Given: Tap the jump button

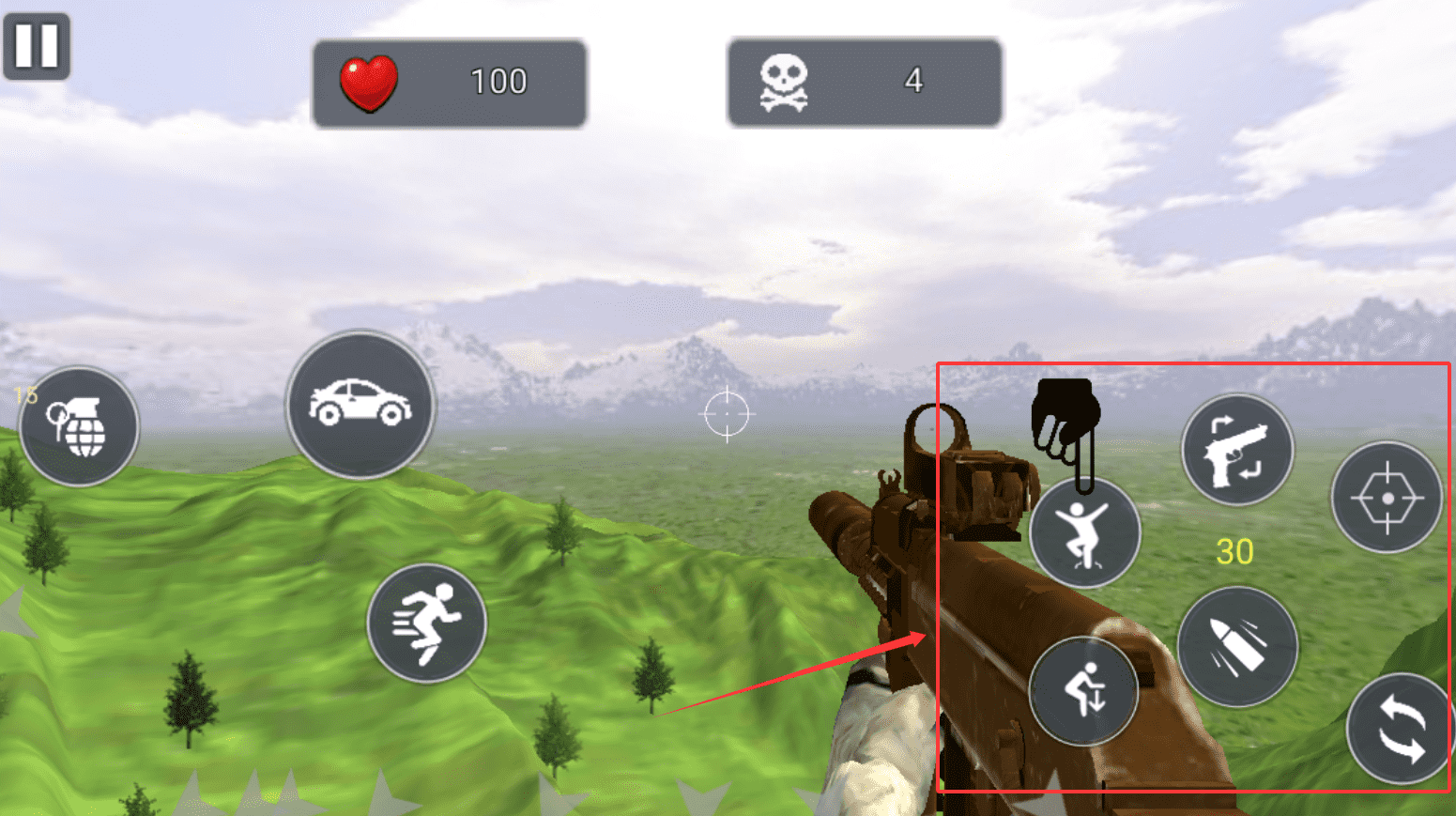Looking at the screenshot, I should (x=1084, y=532).
